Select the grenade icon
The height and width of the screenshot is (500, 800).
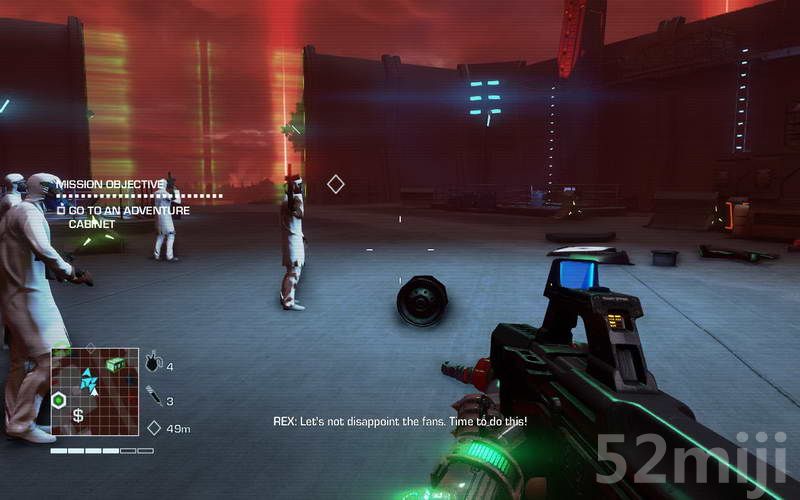pos(153,363)
